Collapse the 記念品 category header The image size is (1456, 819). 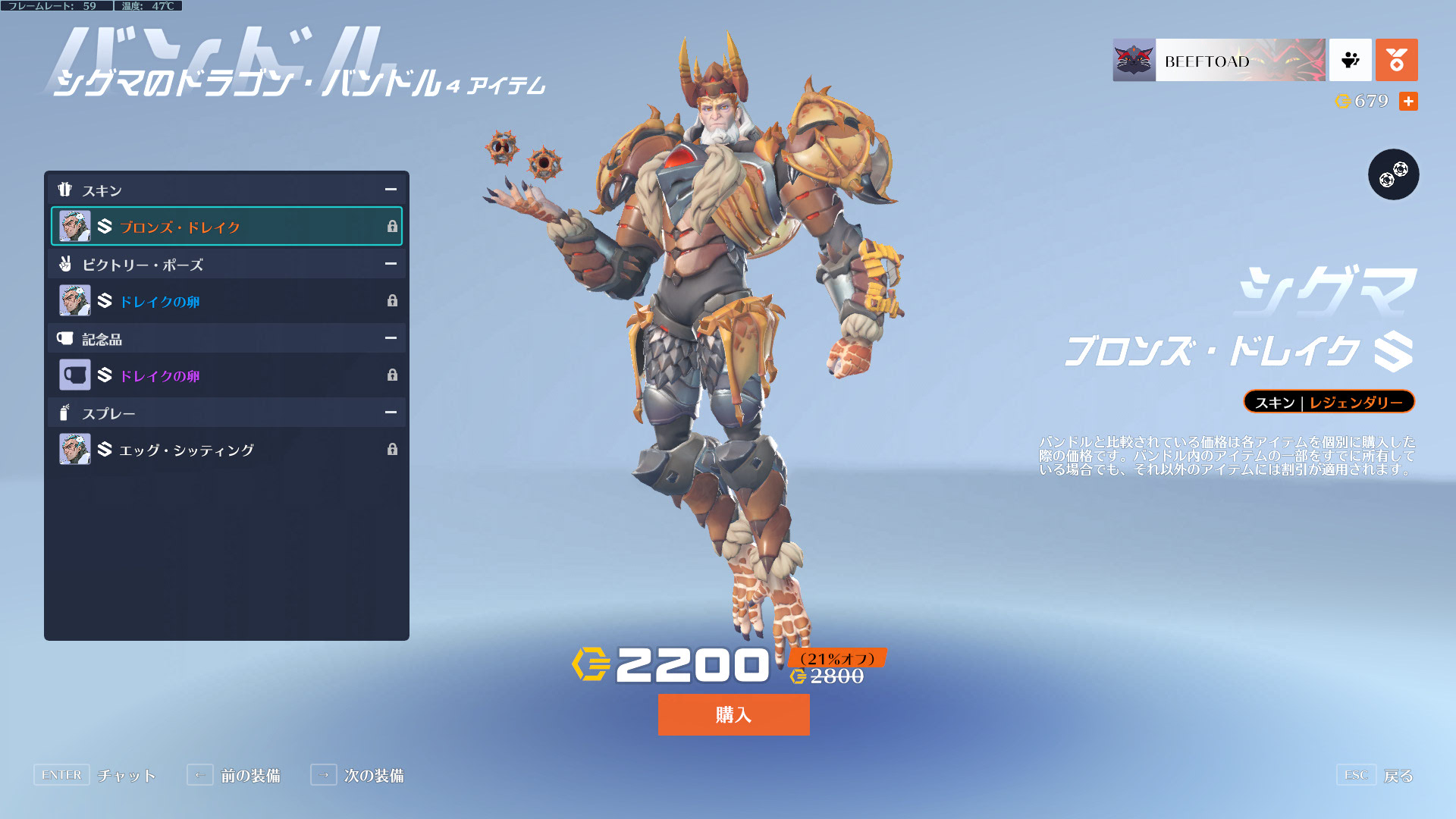391,338
